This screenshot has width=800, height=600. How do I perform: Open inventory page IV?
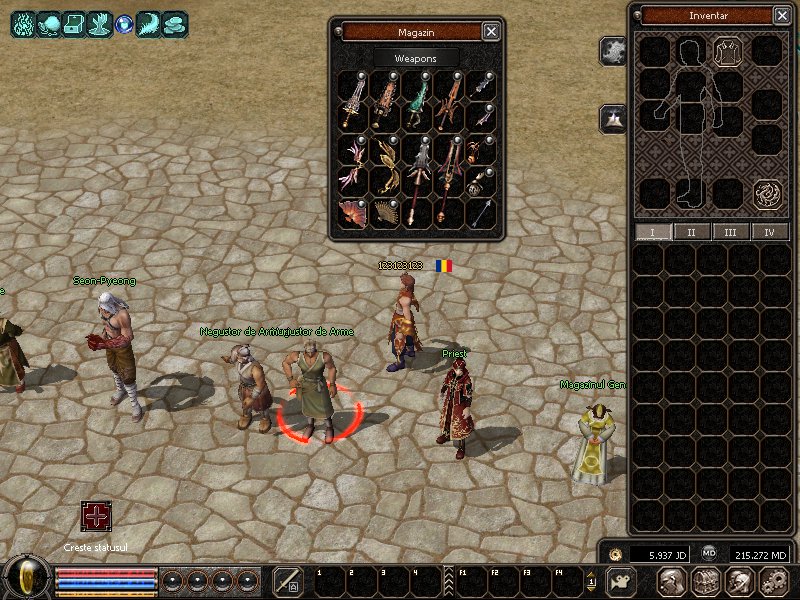[769, 232]
